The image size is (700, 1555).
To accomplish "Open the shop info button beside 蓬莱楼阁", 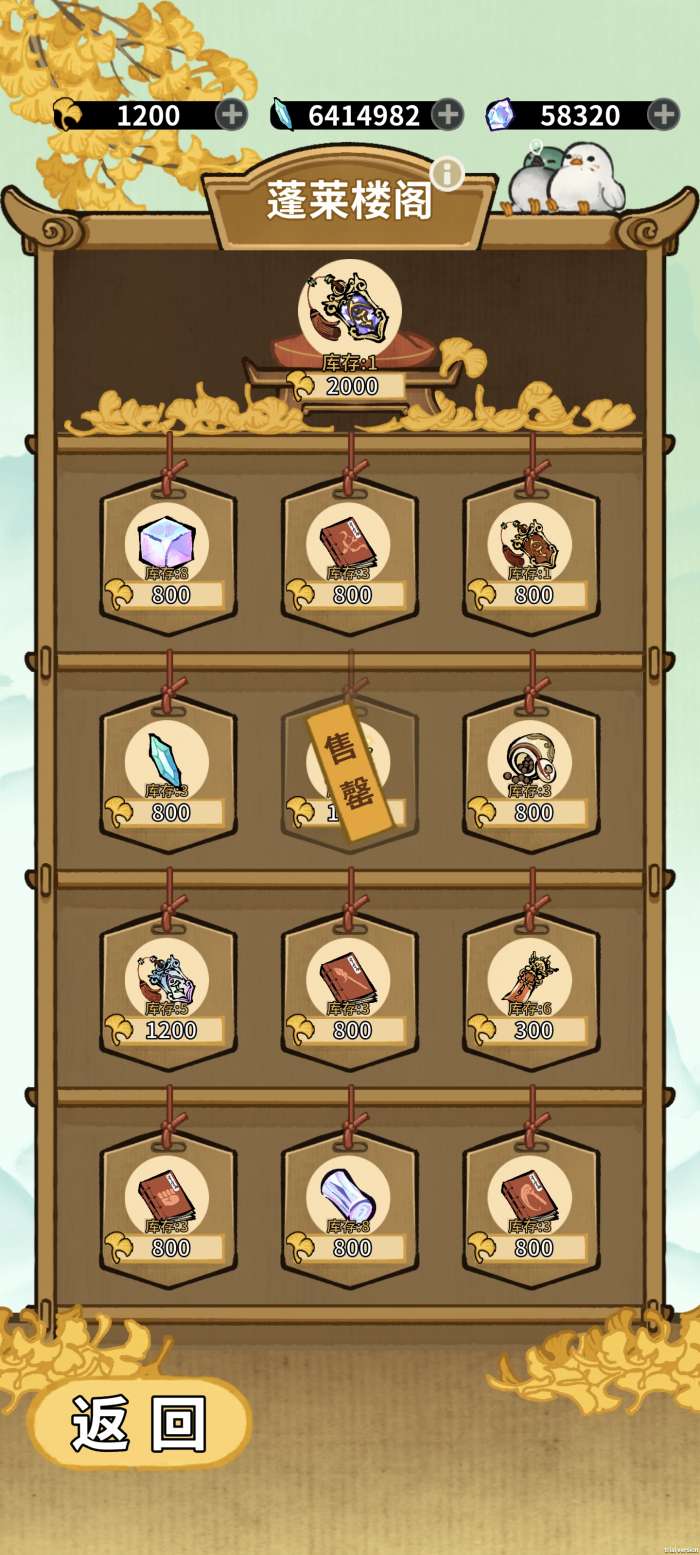I will pos(447,173).
